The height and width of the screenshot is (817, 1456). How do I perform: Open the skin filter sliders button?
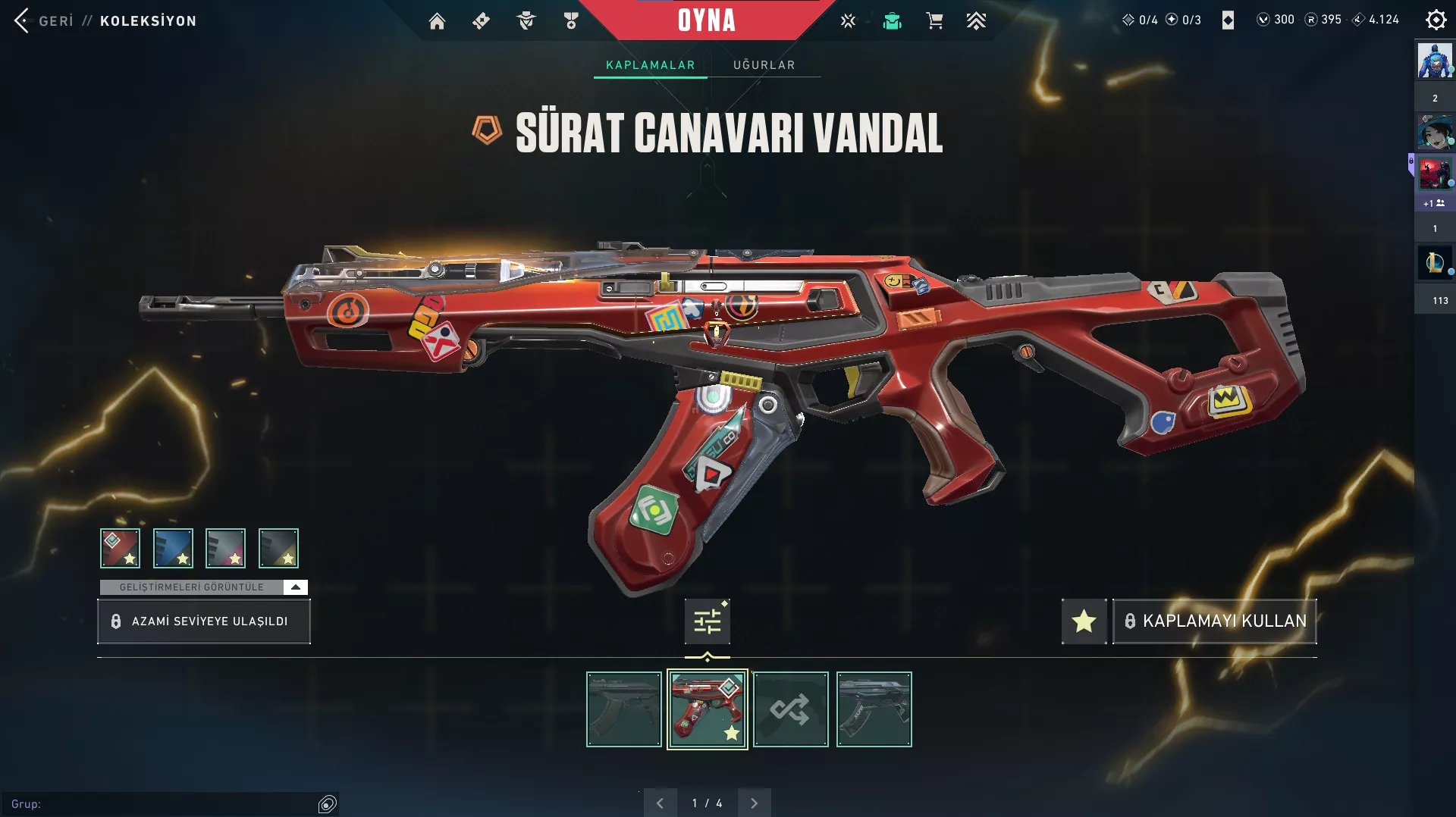tap(707, 621)
